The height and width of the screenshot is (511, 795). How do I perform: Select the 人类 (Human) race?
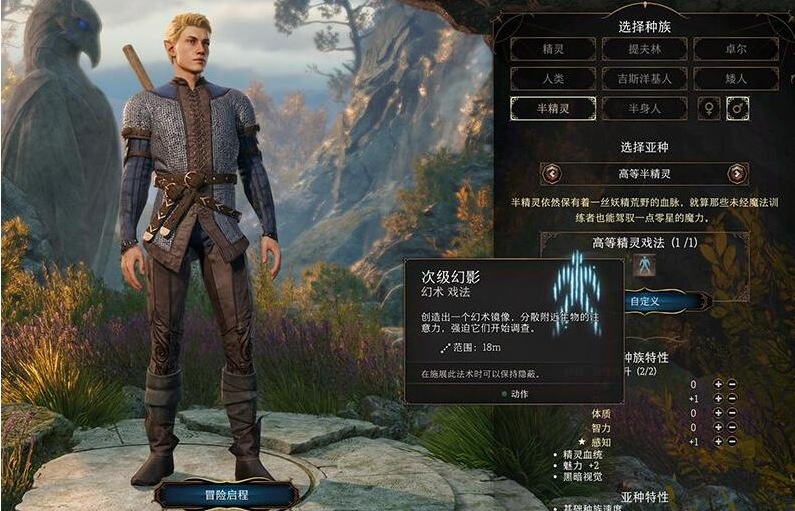tap(553, 78)
